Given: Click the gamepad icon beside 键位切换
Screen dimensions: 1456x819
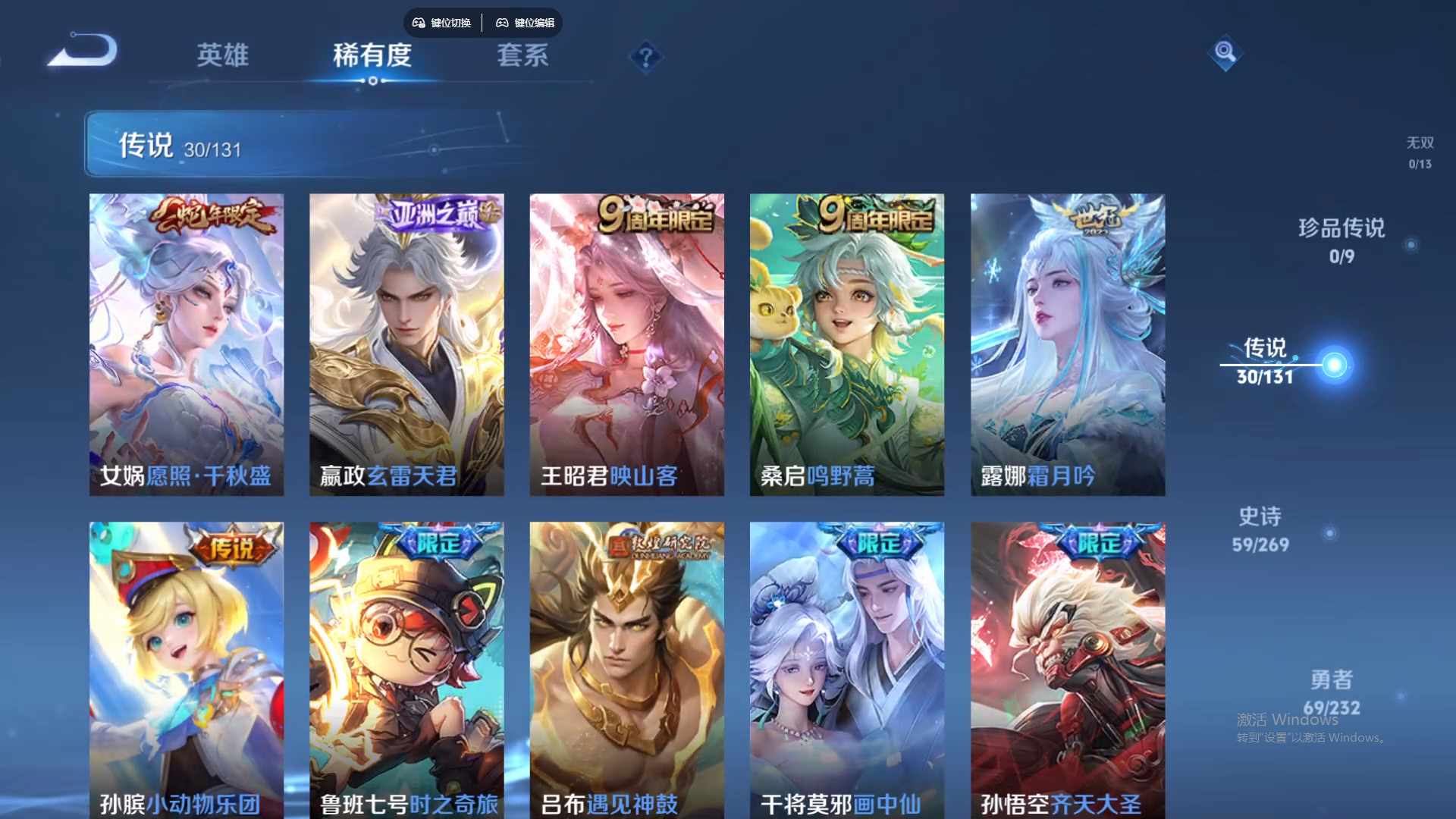Looking at the screenshot, I should click(418, 23).
